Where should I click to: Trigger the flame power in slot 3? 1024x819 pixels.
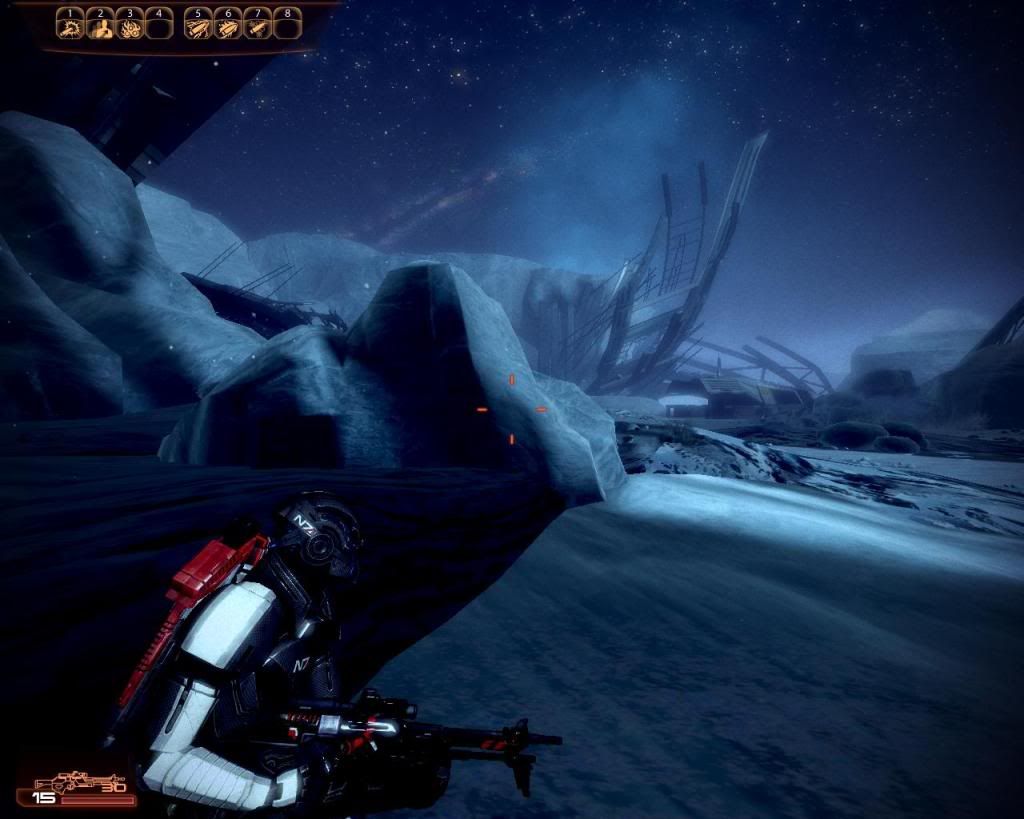[129, 27]
